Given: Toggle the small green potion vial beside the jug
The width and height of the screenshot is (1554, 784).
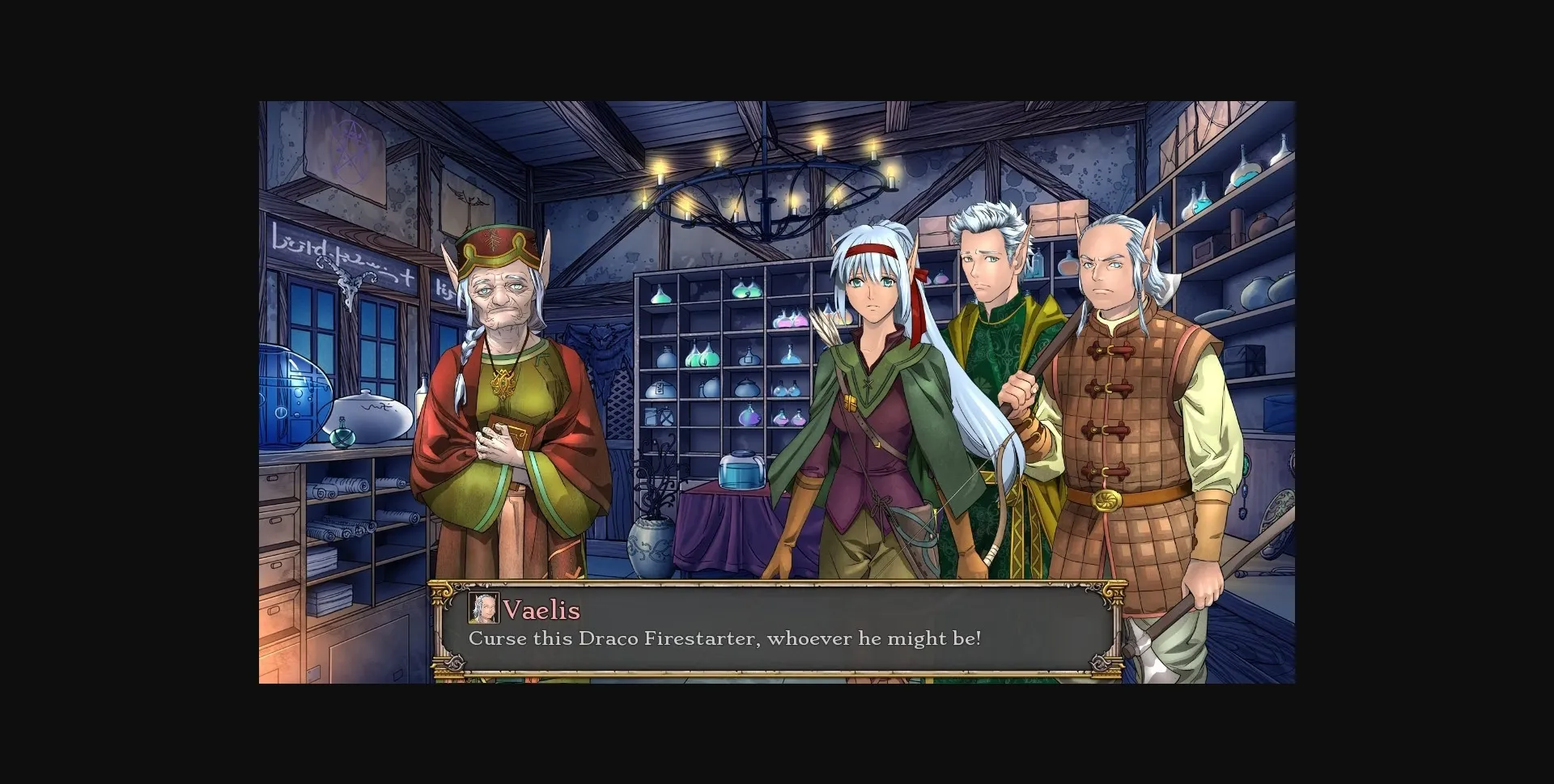Looking at the screenshot, I should (x=342, y=434).
